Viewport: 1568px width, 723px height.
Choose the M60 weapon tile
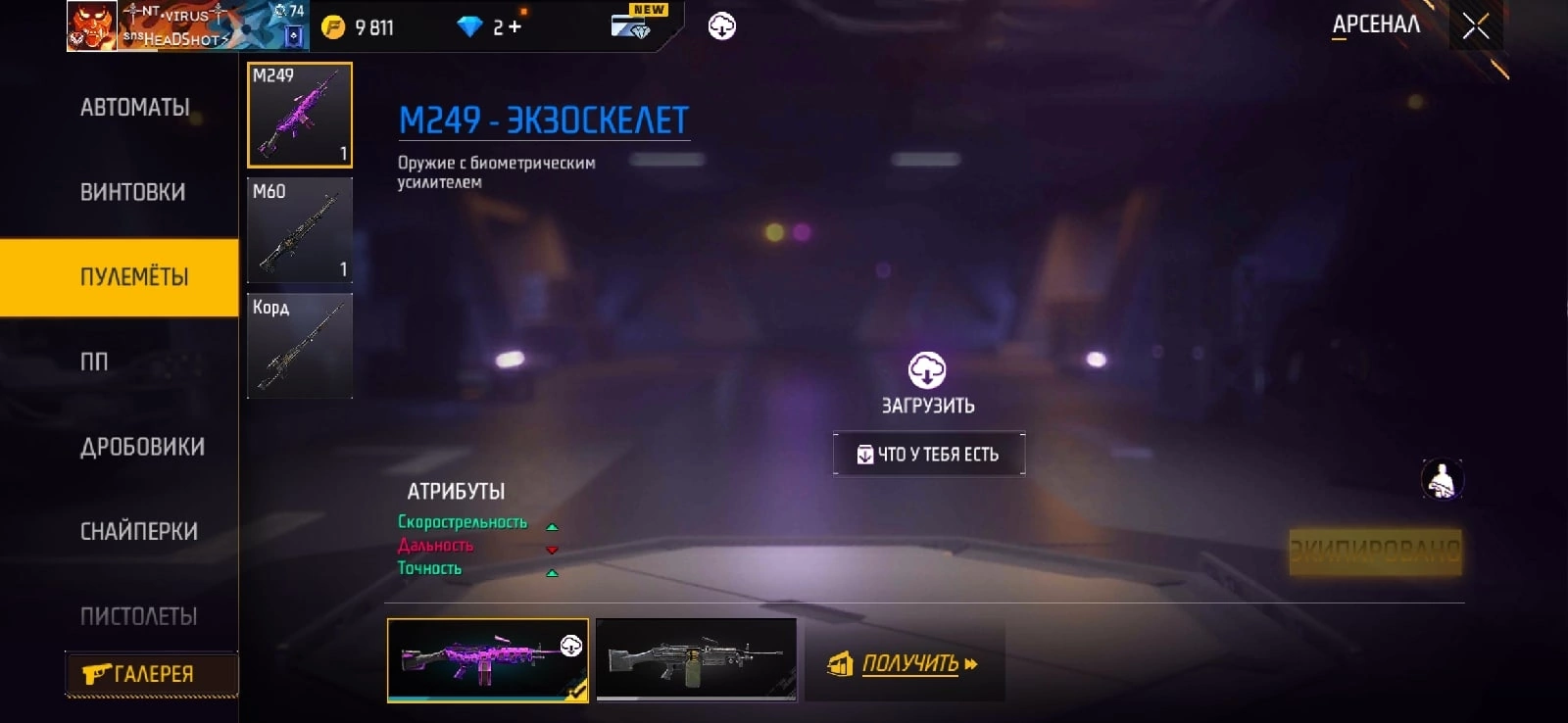pos(300,231)
